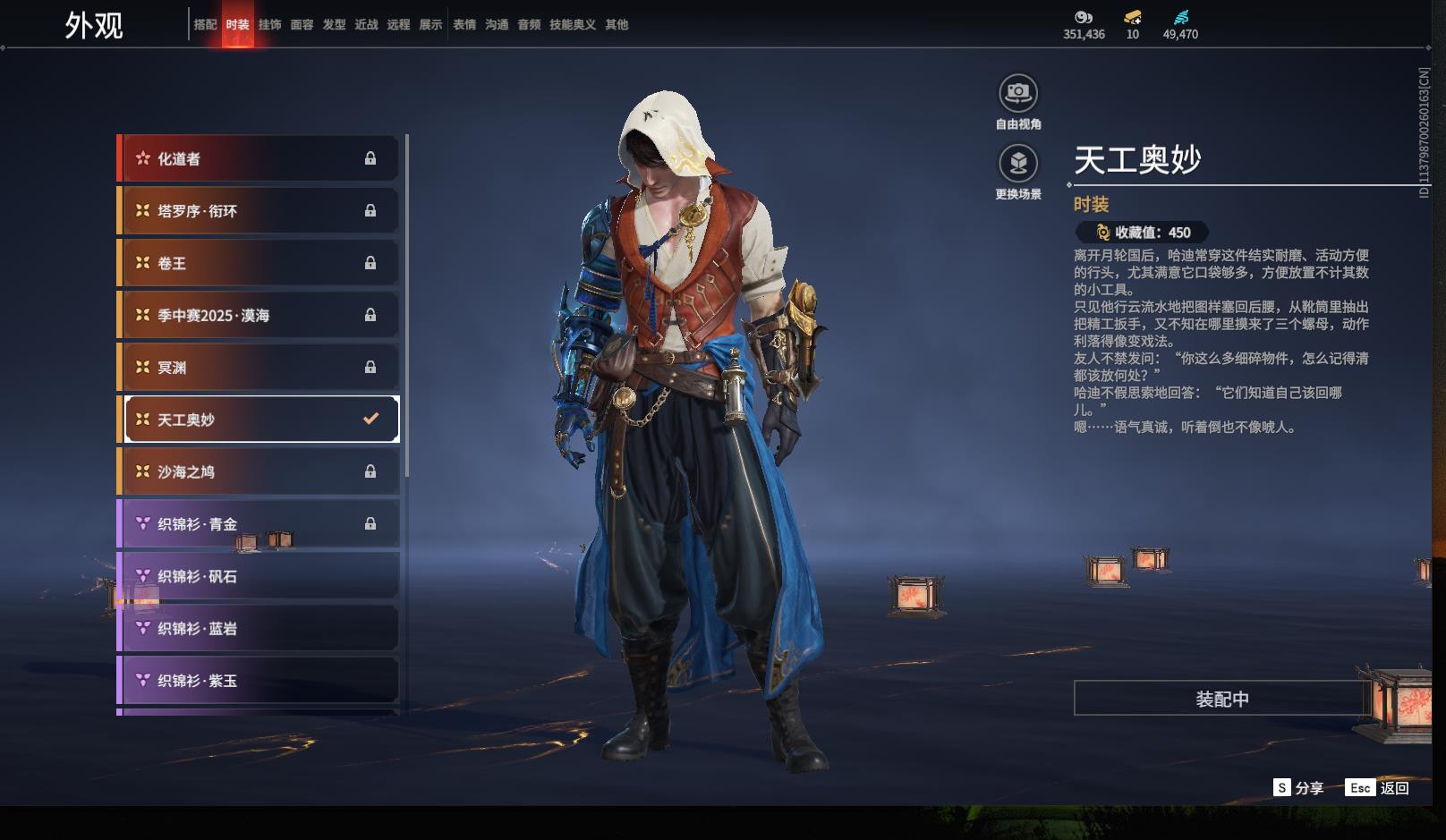Select the 织锦衫·青金 outfit
Image resolution: width=1446 pixels, height=840 pixels.
[x=259, y=524]
